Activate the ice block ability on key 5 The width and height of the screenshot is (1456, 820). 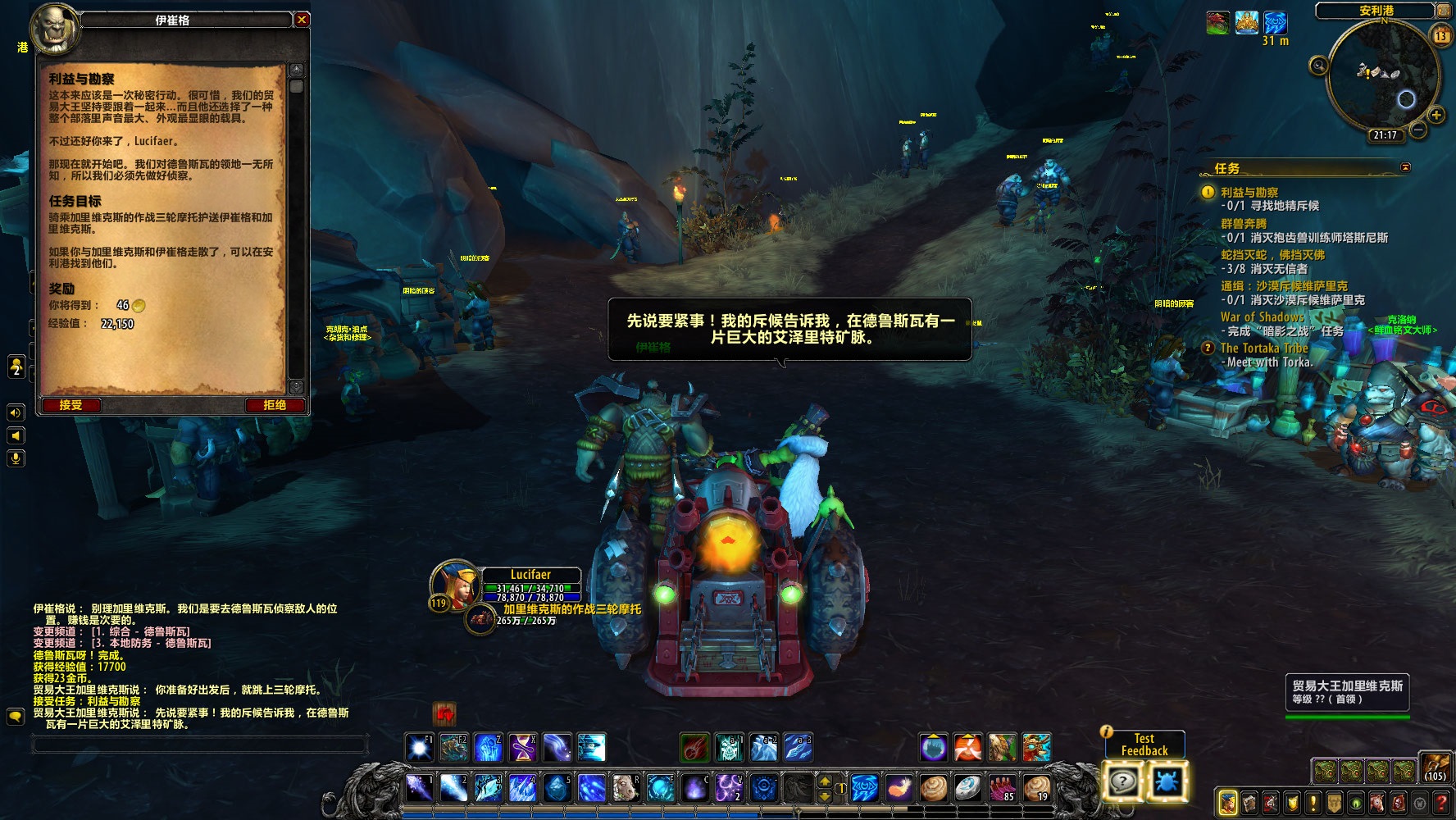coord(557,788)
